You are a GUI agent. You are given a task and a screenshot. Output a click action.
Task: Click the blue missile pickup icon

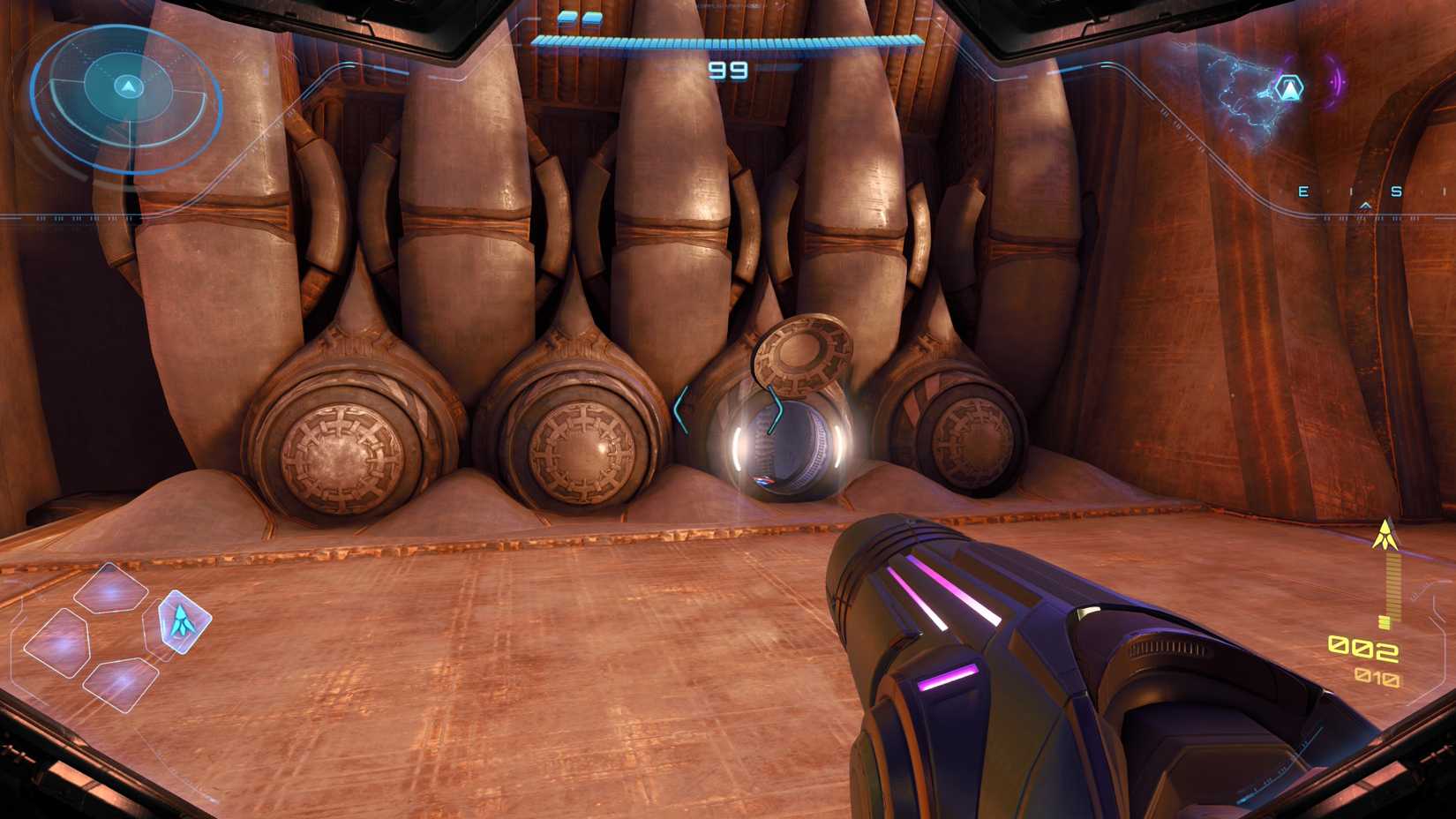(764, 481)
